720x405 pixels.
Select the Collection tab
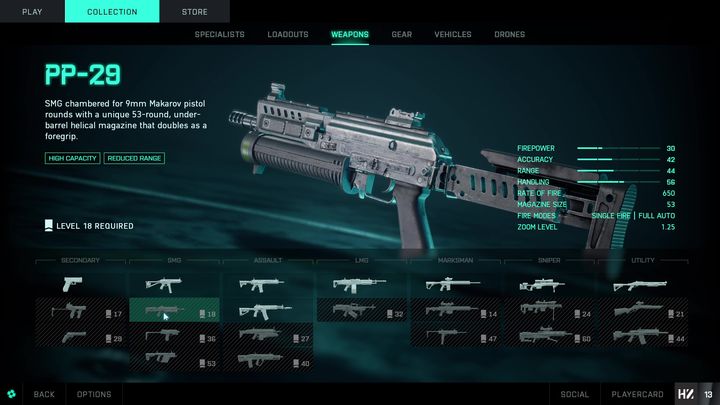tap(112, 11)
